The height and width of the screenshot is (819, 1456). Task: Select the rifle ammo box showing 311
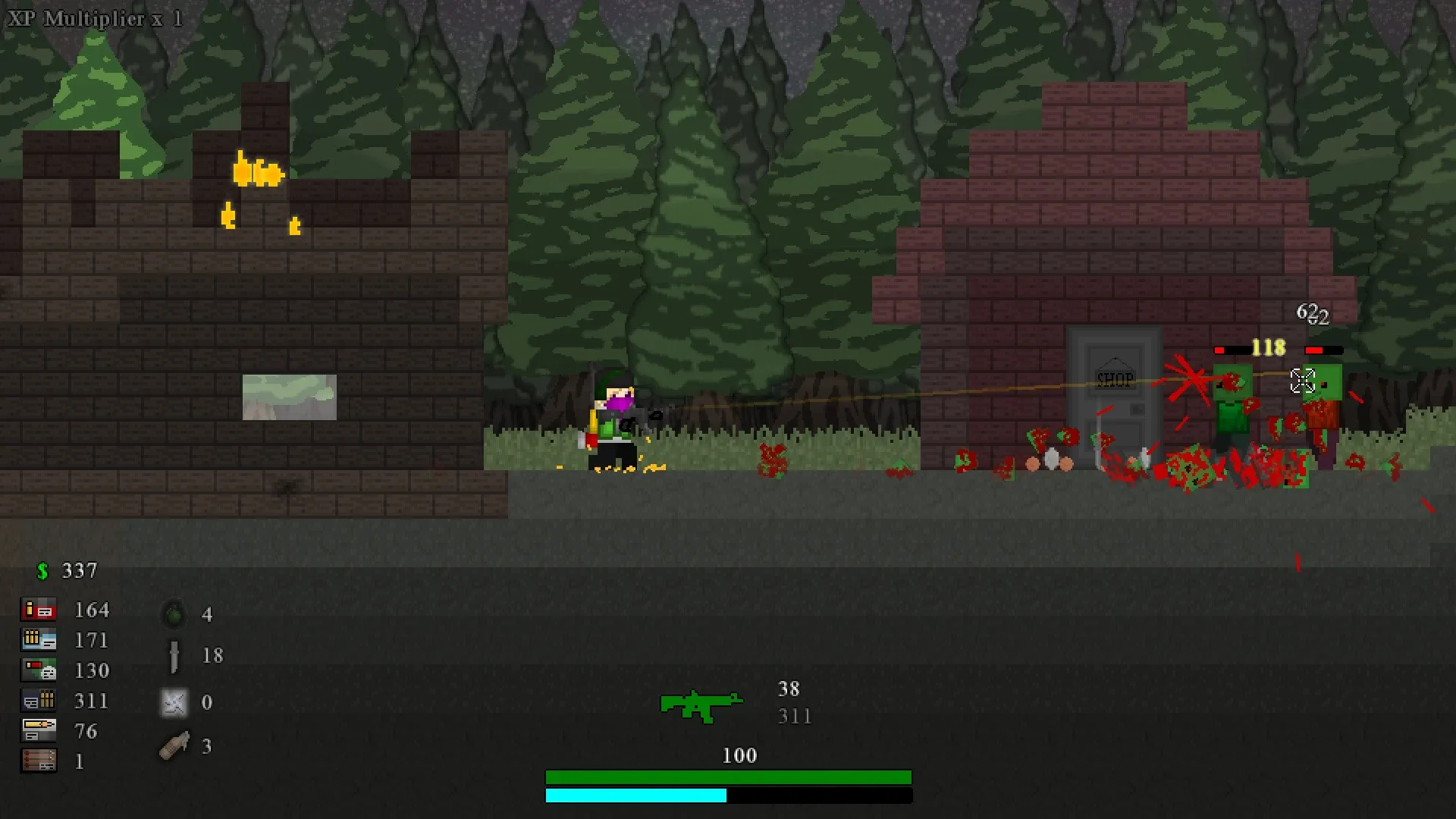coord(39,701)
